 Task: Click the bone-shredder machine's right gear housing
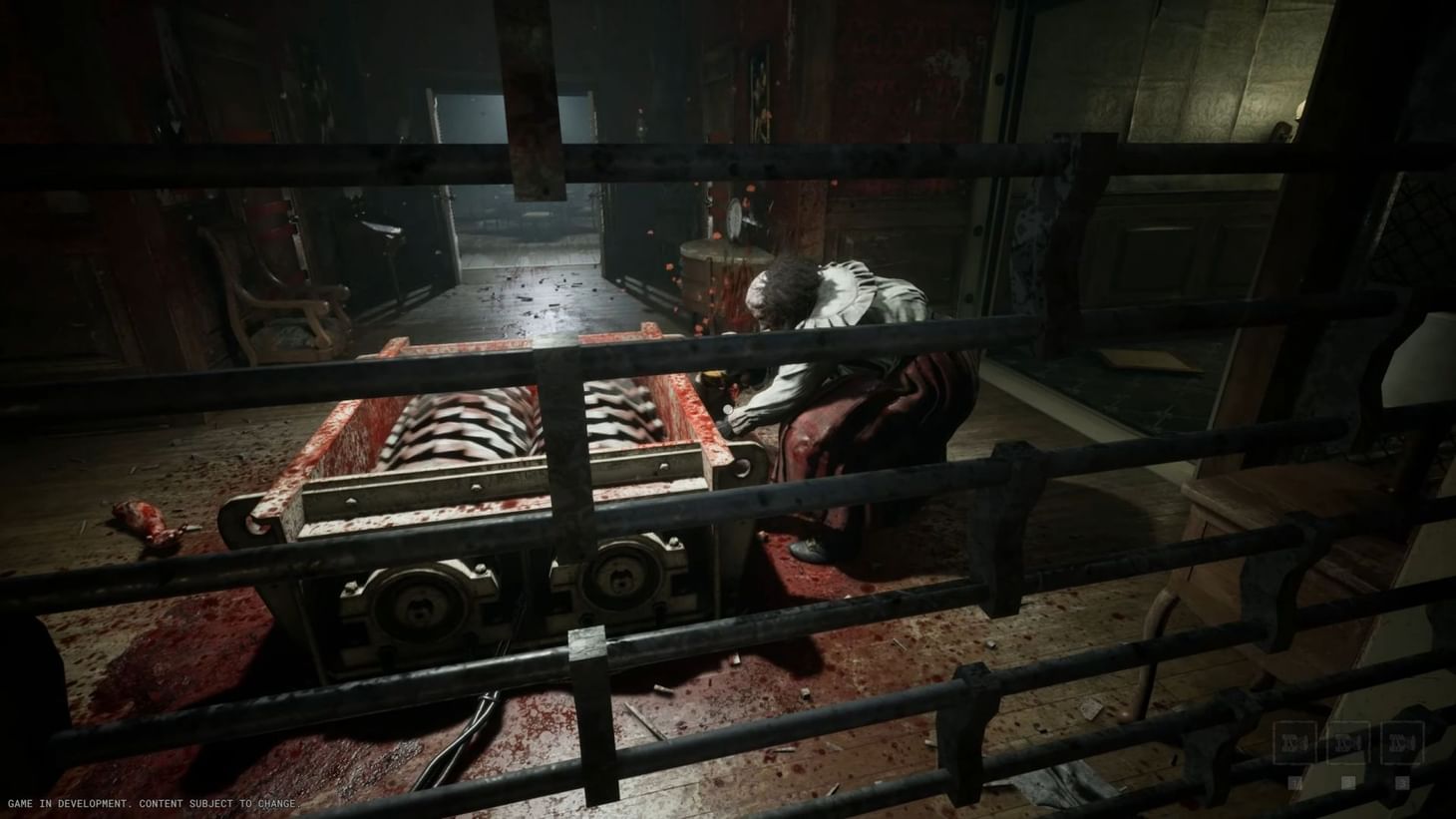[x=626, y=584]
